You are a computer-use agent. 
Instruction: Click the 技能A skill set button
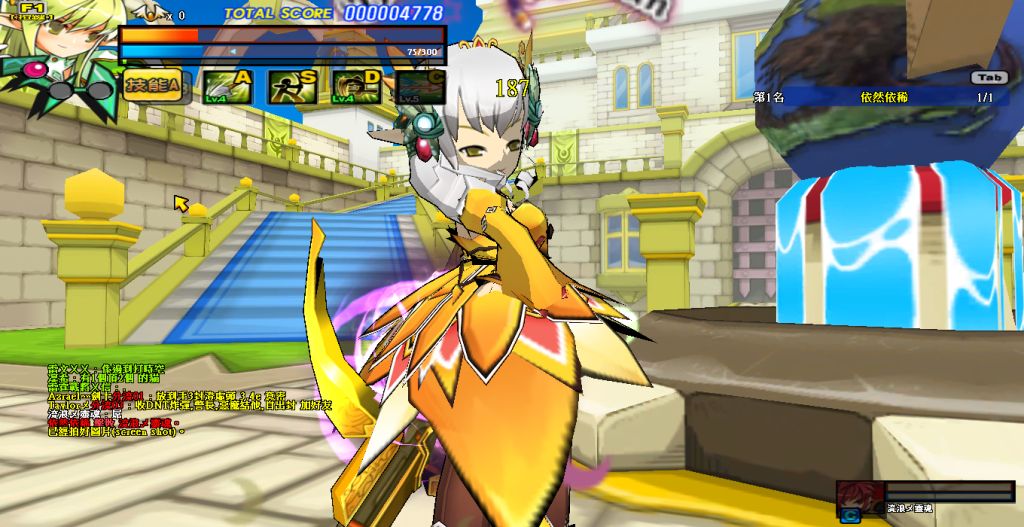click(x=153, y=87)
